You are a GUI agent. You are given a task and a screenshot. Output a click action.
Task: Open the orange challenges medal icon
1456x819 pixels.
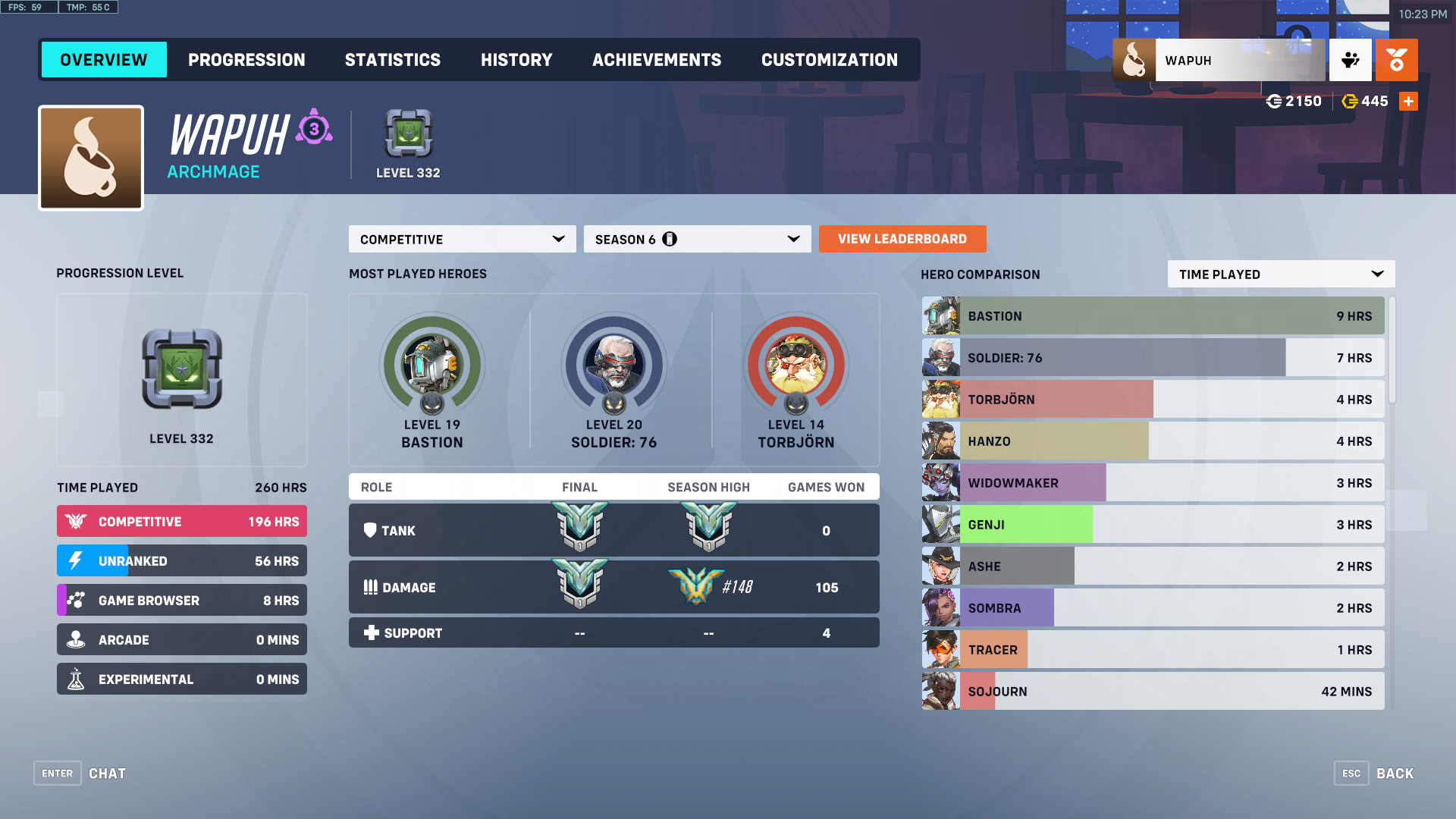point(1396,60)
